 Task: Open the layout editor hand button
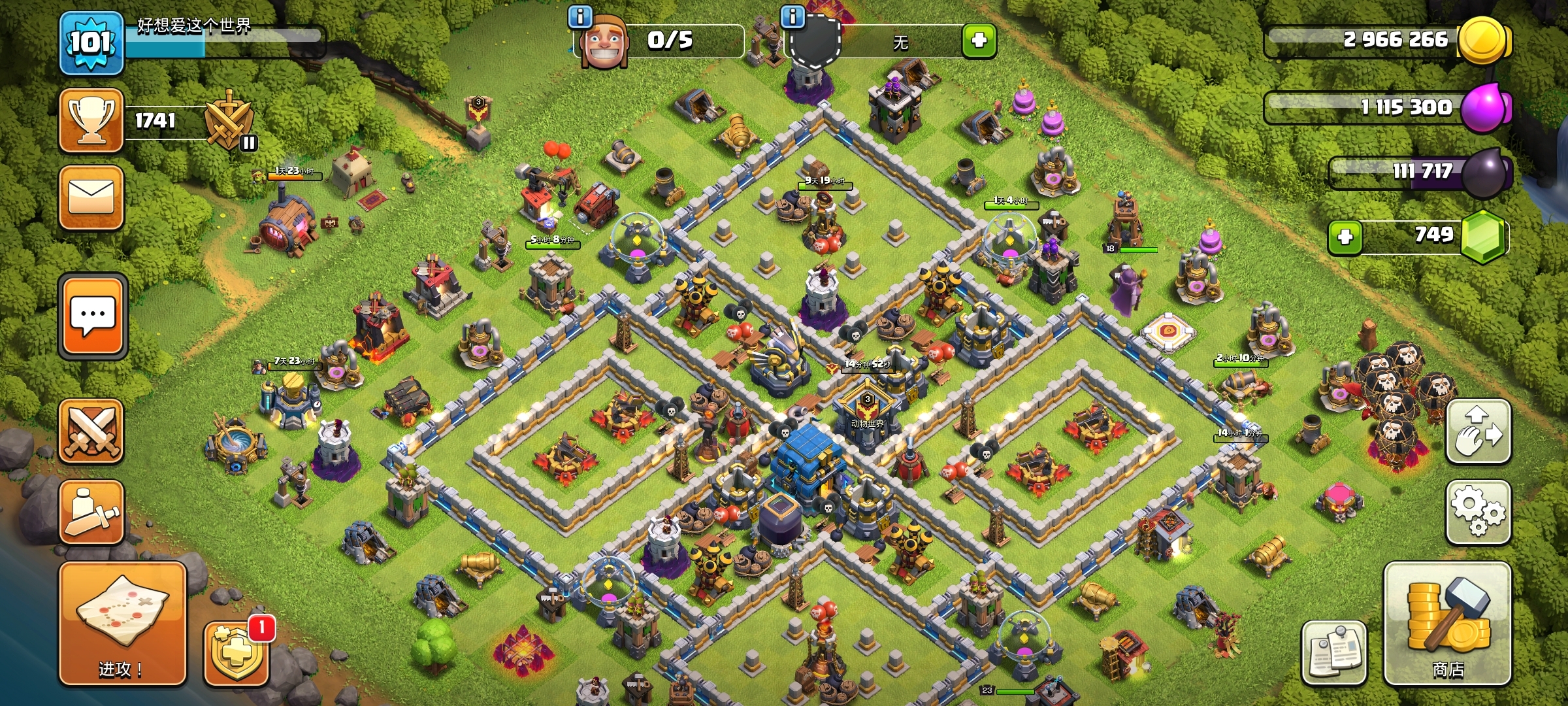click(x=1478, y=431)
